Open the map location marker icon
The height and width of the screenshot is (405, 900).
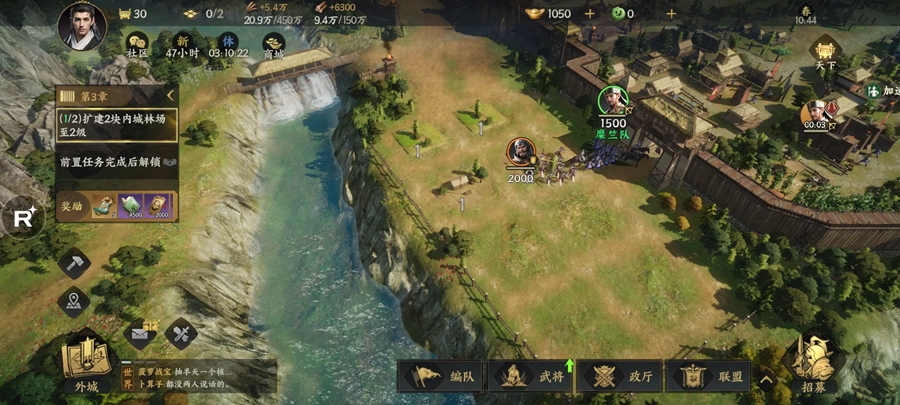pyautogui.click(x=74, y=301)
